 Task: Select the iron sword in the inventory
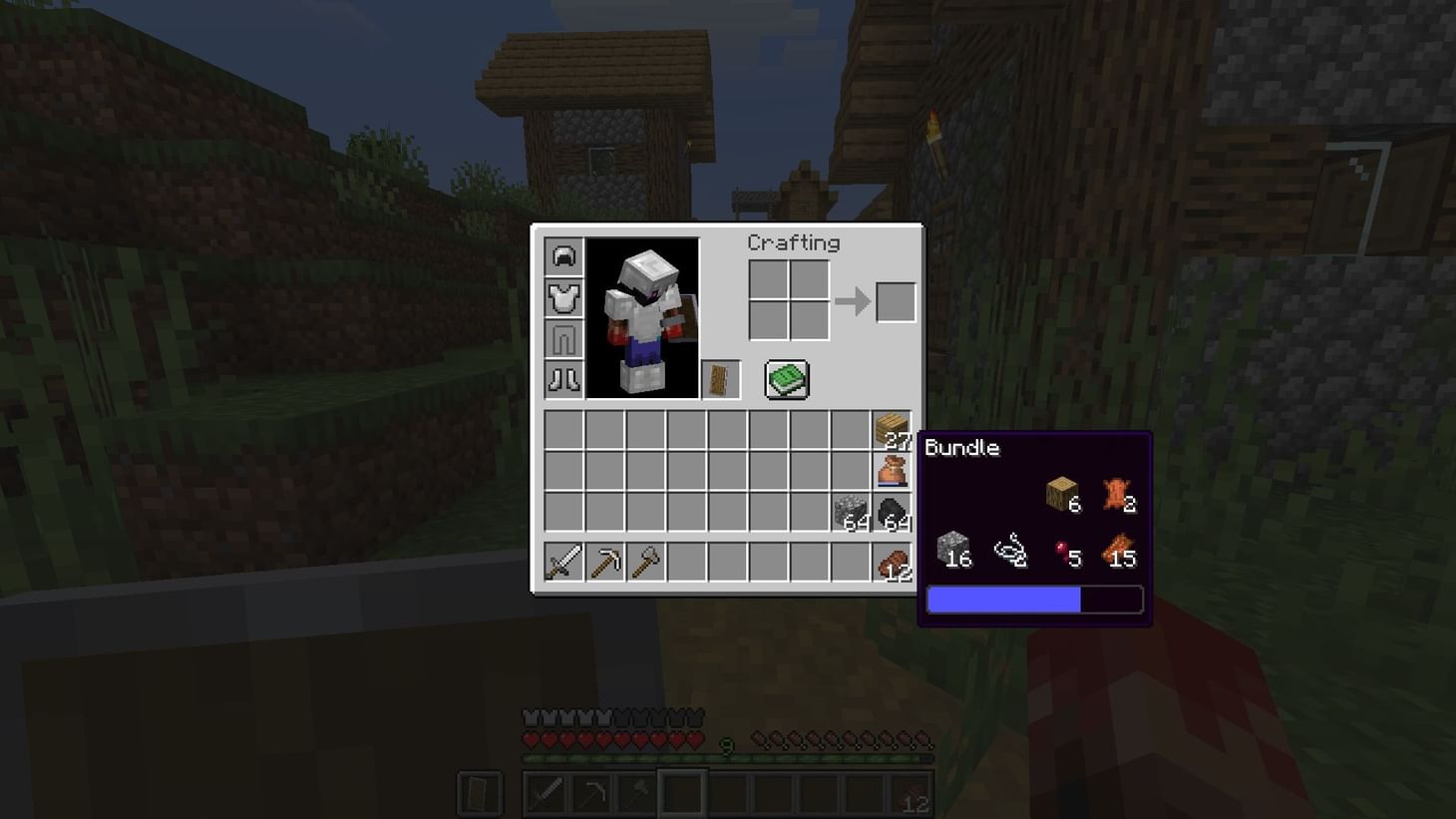click(x=563, y=563)
